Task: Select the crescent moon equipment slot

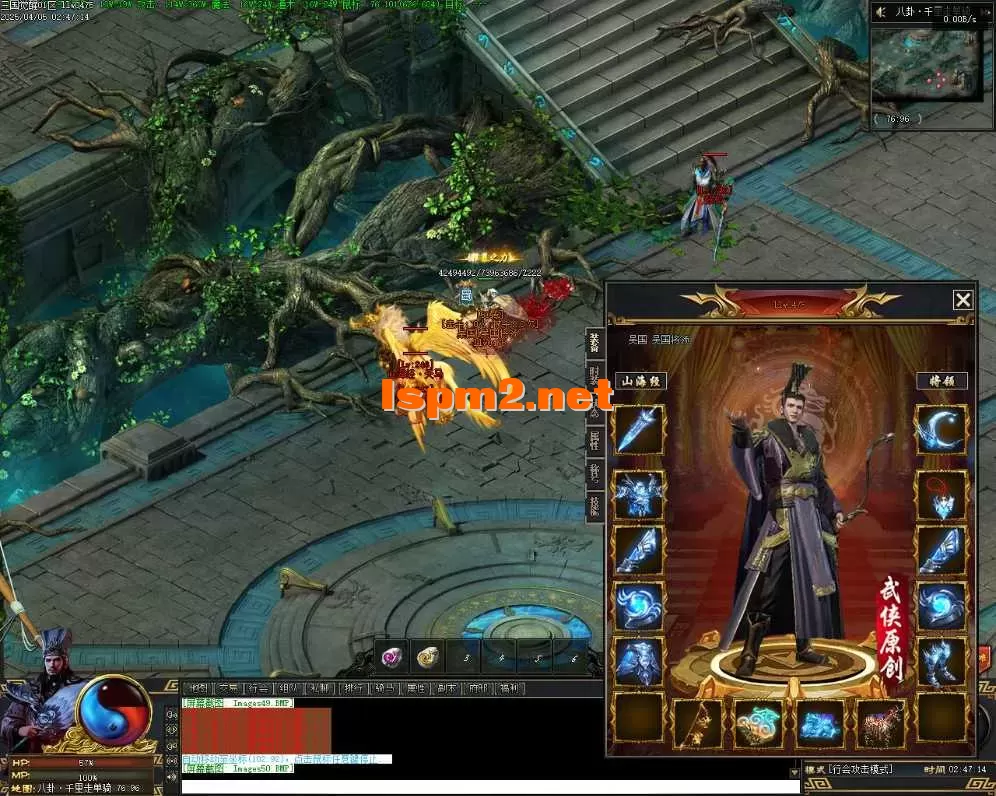Action: point(941,430)
